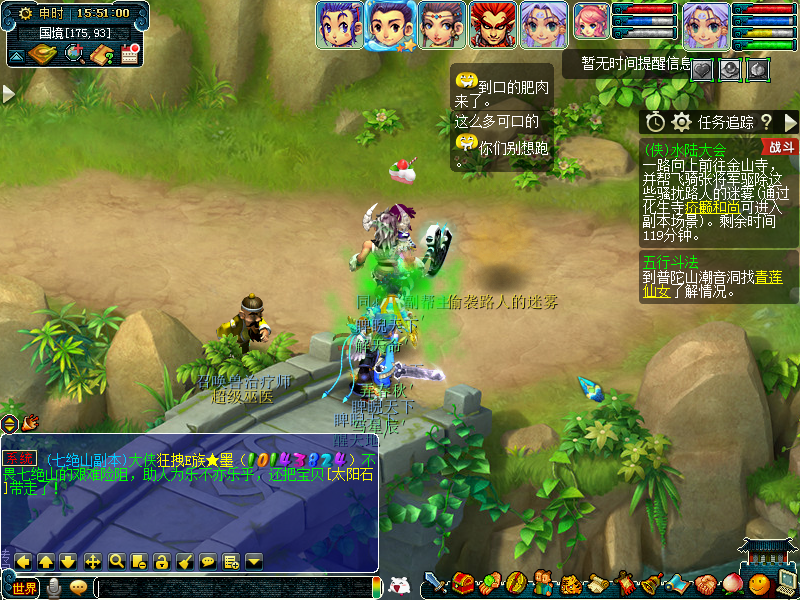Click the 任务追踪 help question mark
This screenshot has height=600, width=800.
tap(766, 122)
